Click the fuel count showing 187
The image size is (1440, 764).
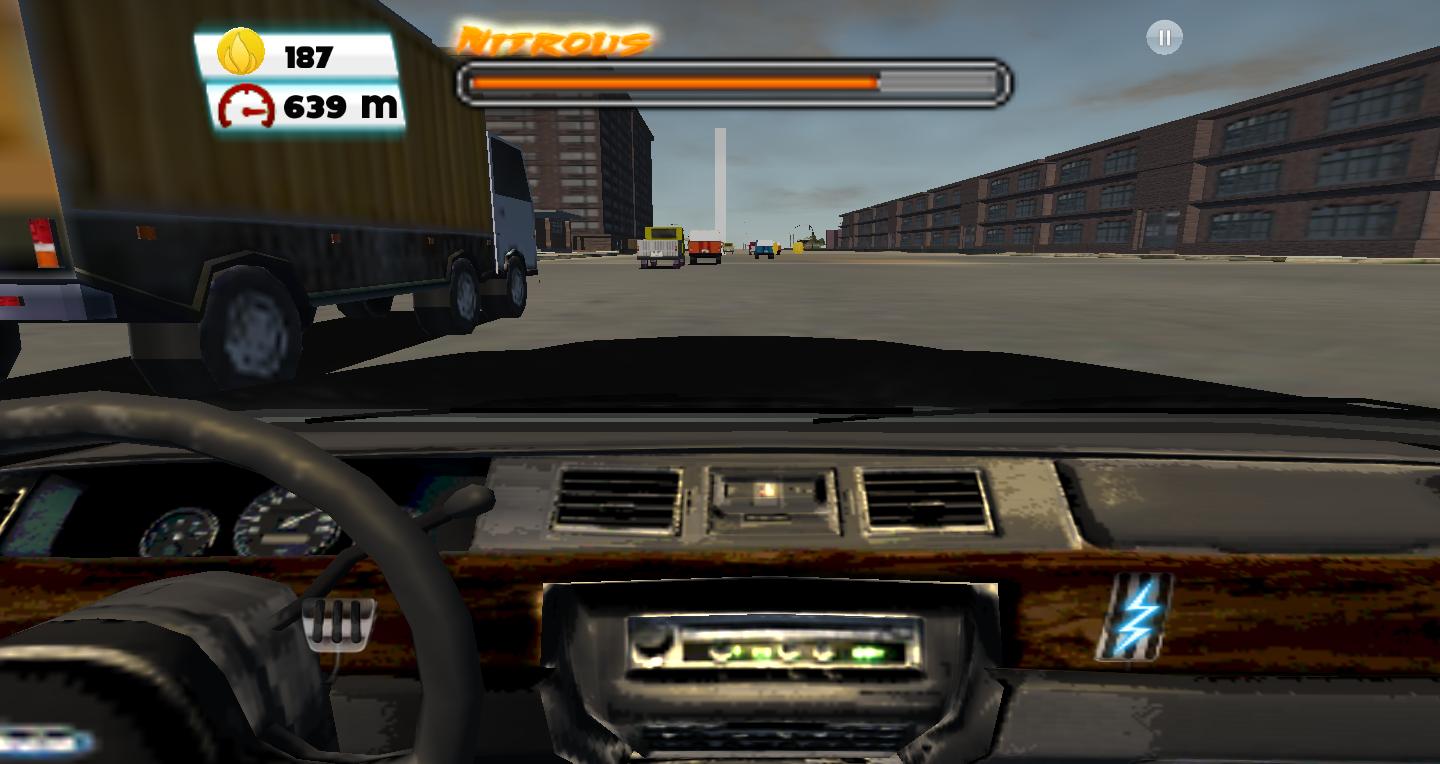click(x=308, y=58)
